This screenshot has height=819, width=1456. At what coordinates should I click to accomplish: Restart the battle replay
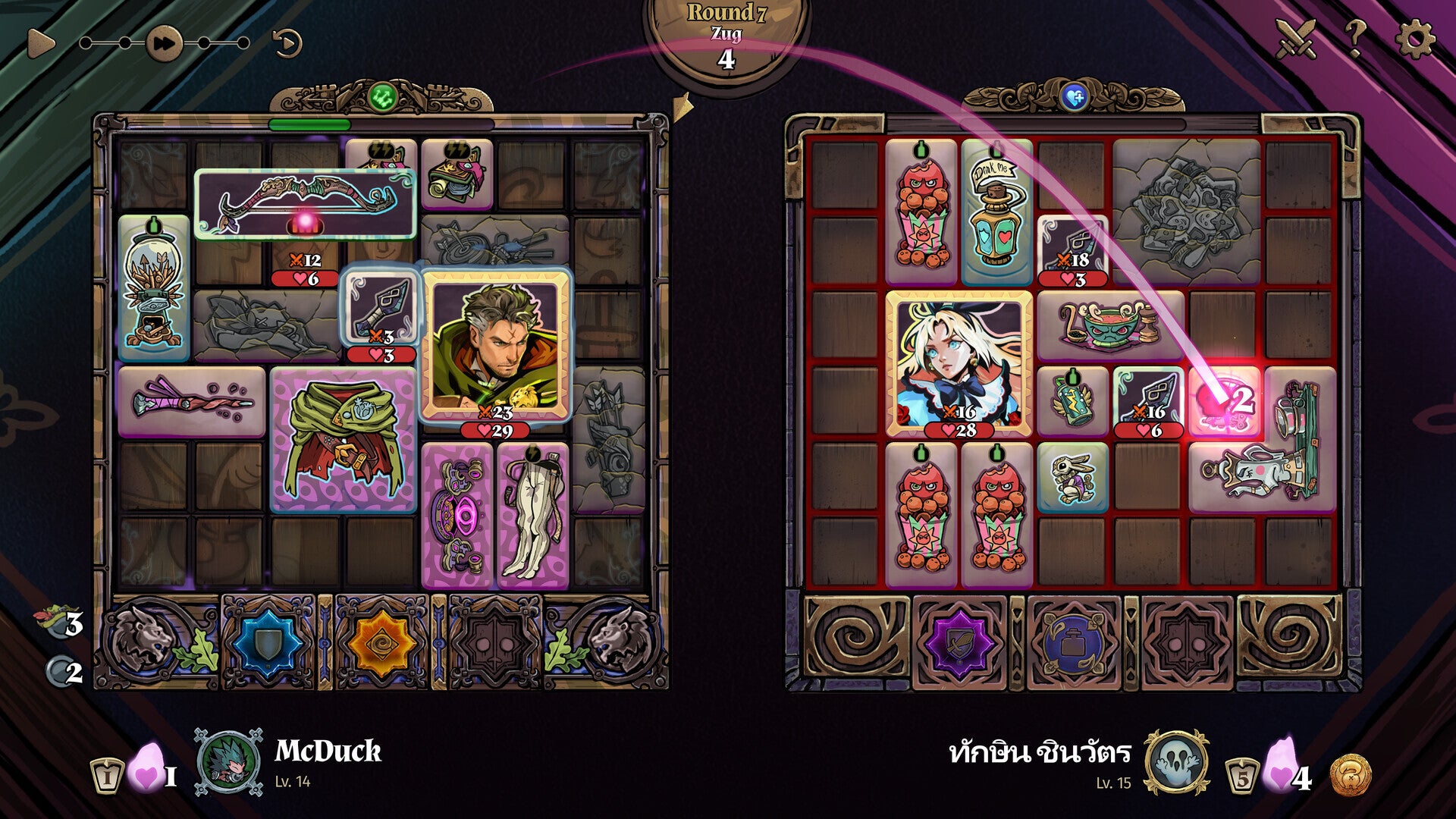[x=287, y=43]
